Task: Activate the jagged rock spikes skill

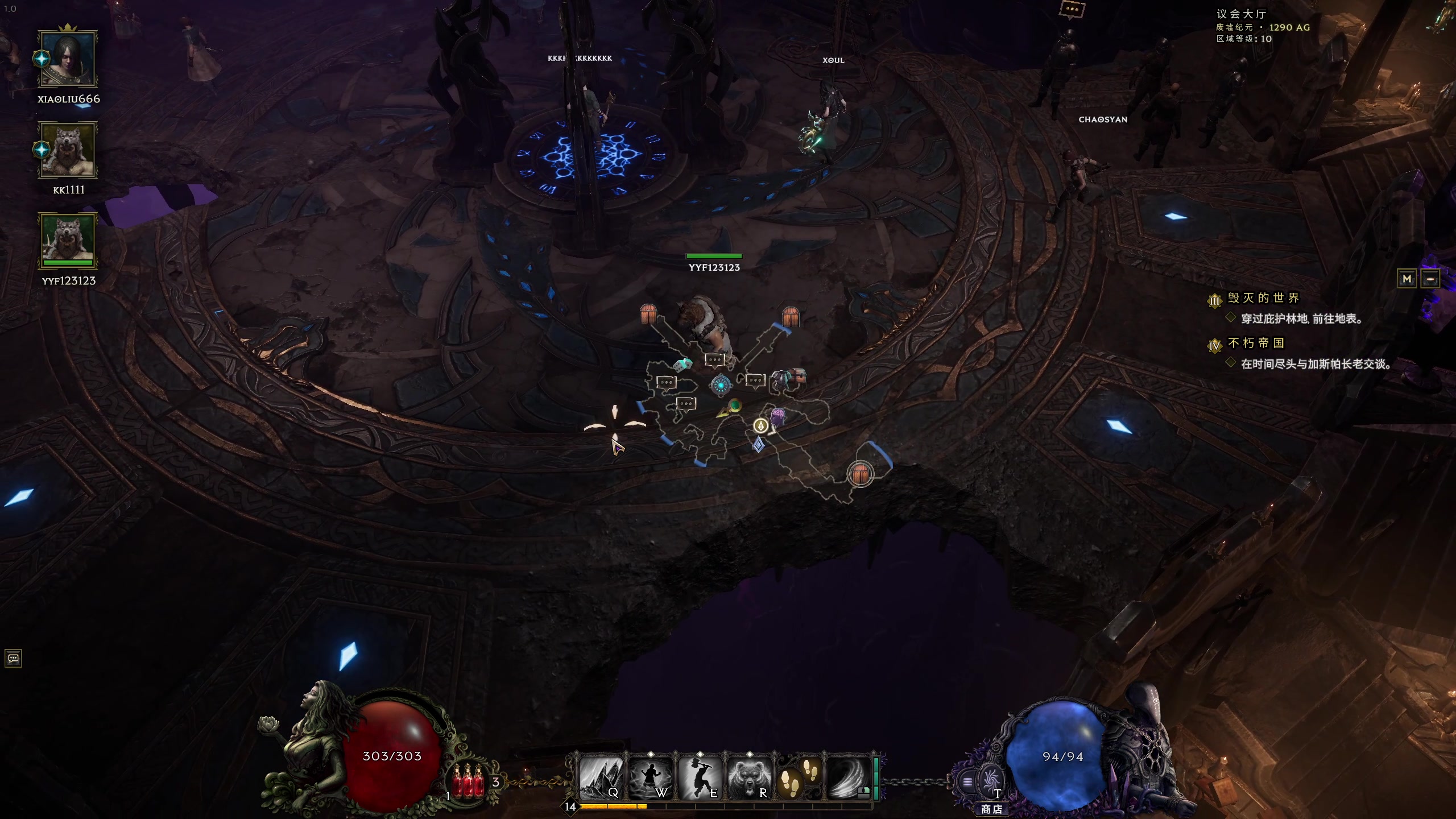Action: pyautogui.click(x=601, y=777)
